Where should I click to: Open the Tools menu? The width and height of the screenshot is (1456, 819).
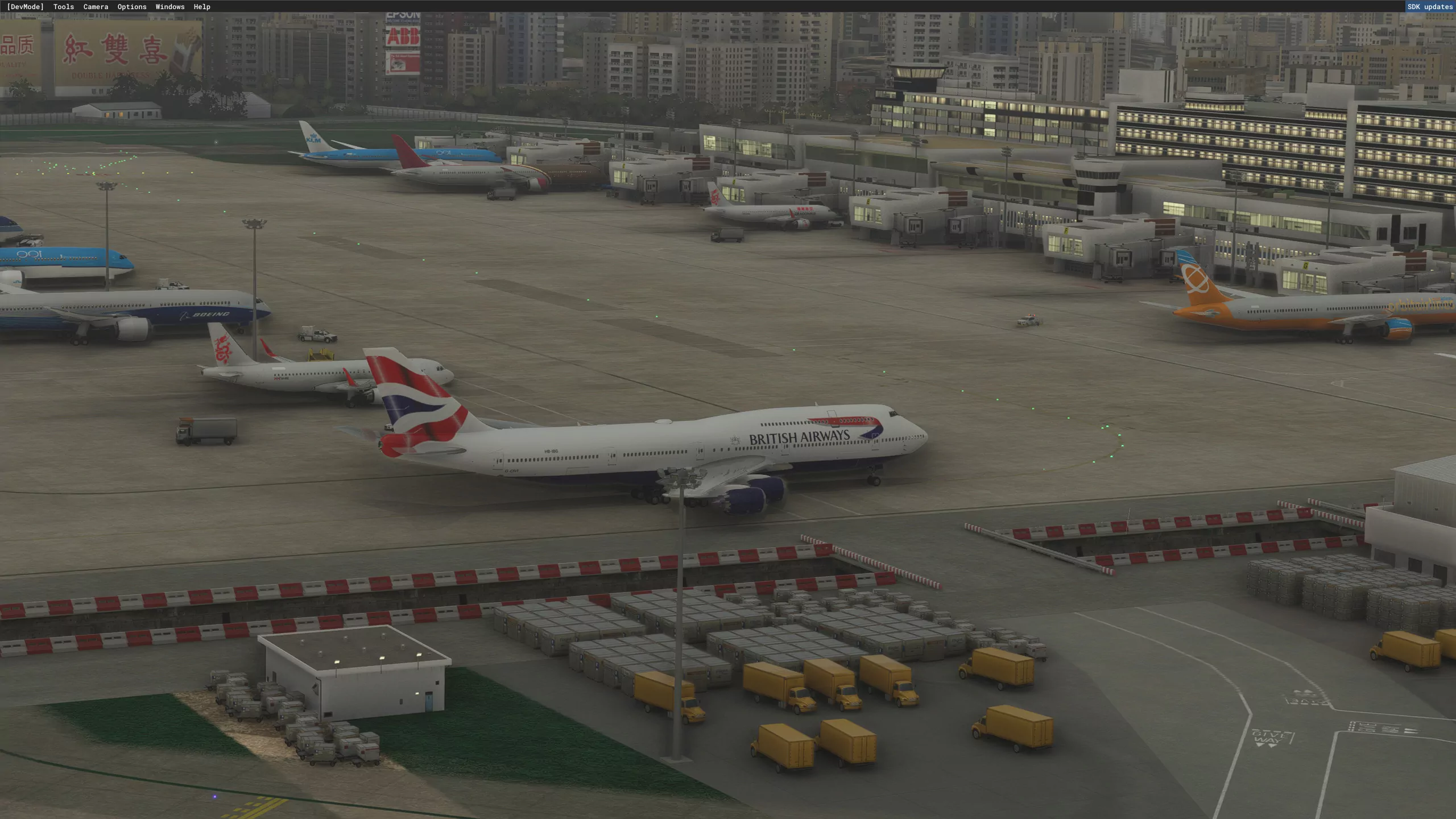coord(64,7)
